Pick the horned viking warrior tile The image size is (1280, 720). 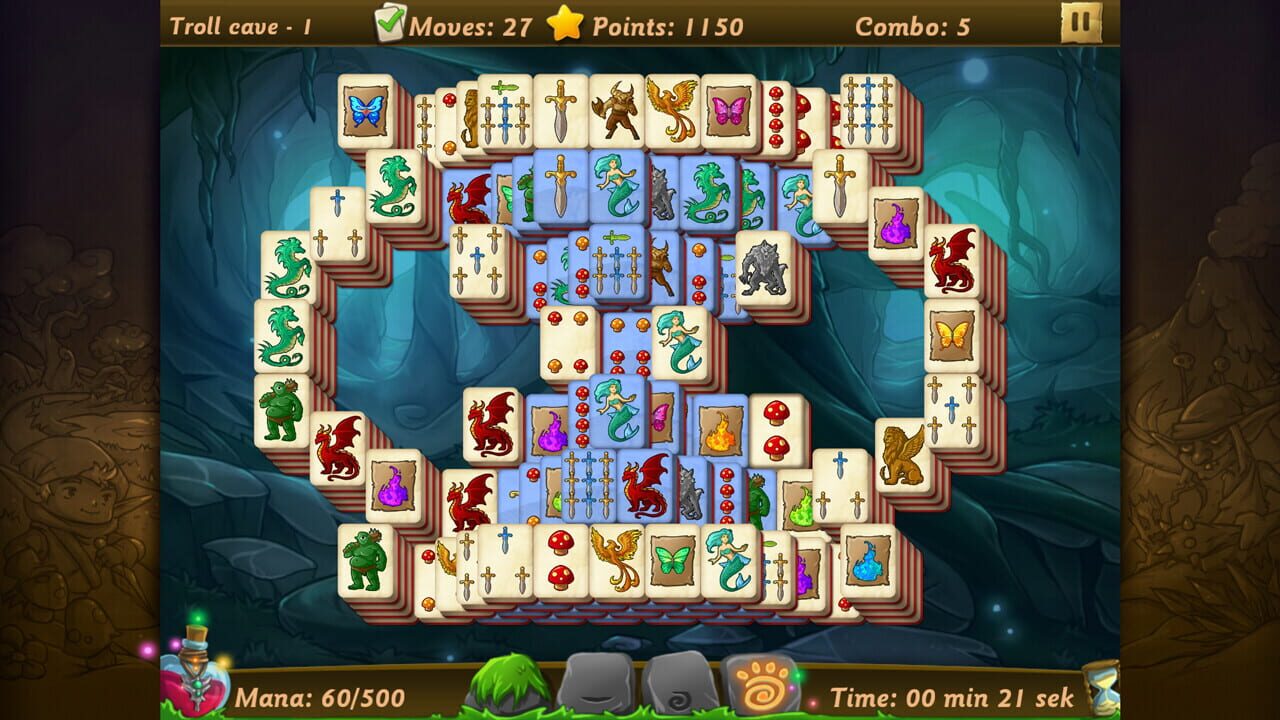click(x=617, y=108)
